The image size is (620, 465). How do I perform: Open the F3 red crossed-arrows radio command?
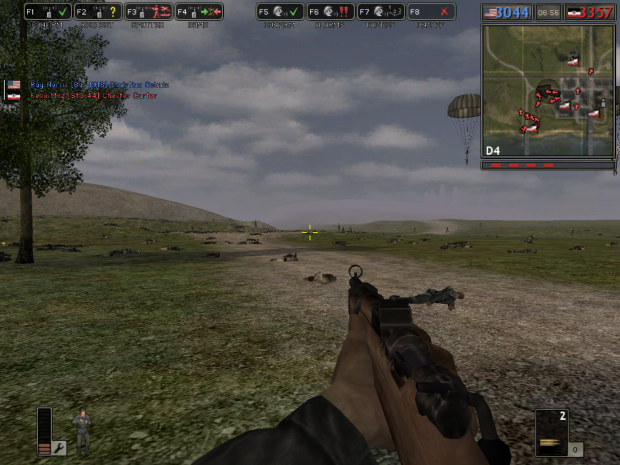pyautogui.click(x=147, y=12)
